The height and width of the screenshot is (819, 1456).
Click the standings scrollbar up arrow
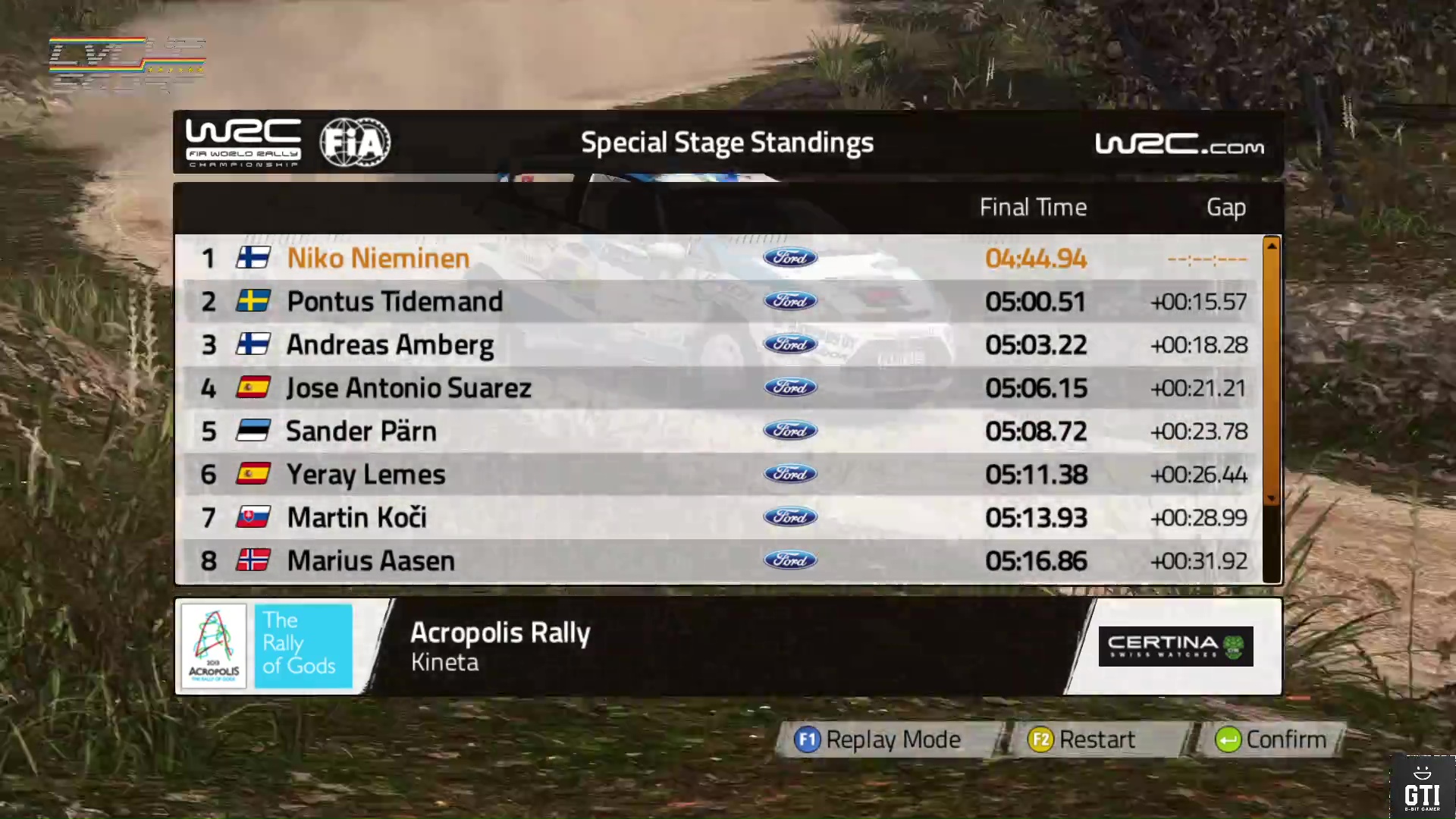coord(1272,246)
